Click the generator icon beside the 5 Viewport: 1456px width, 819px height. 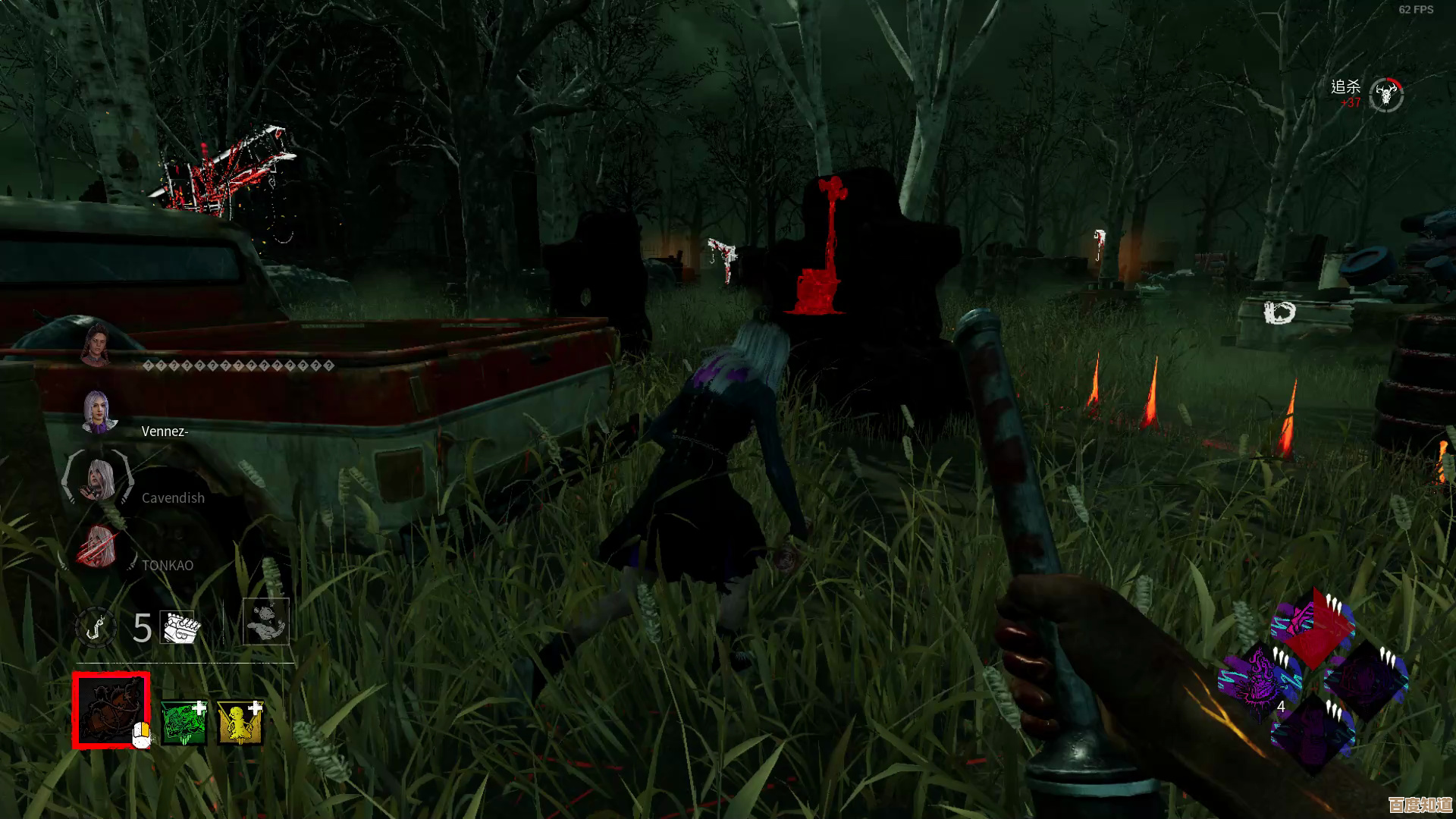tap(180, 628)
